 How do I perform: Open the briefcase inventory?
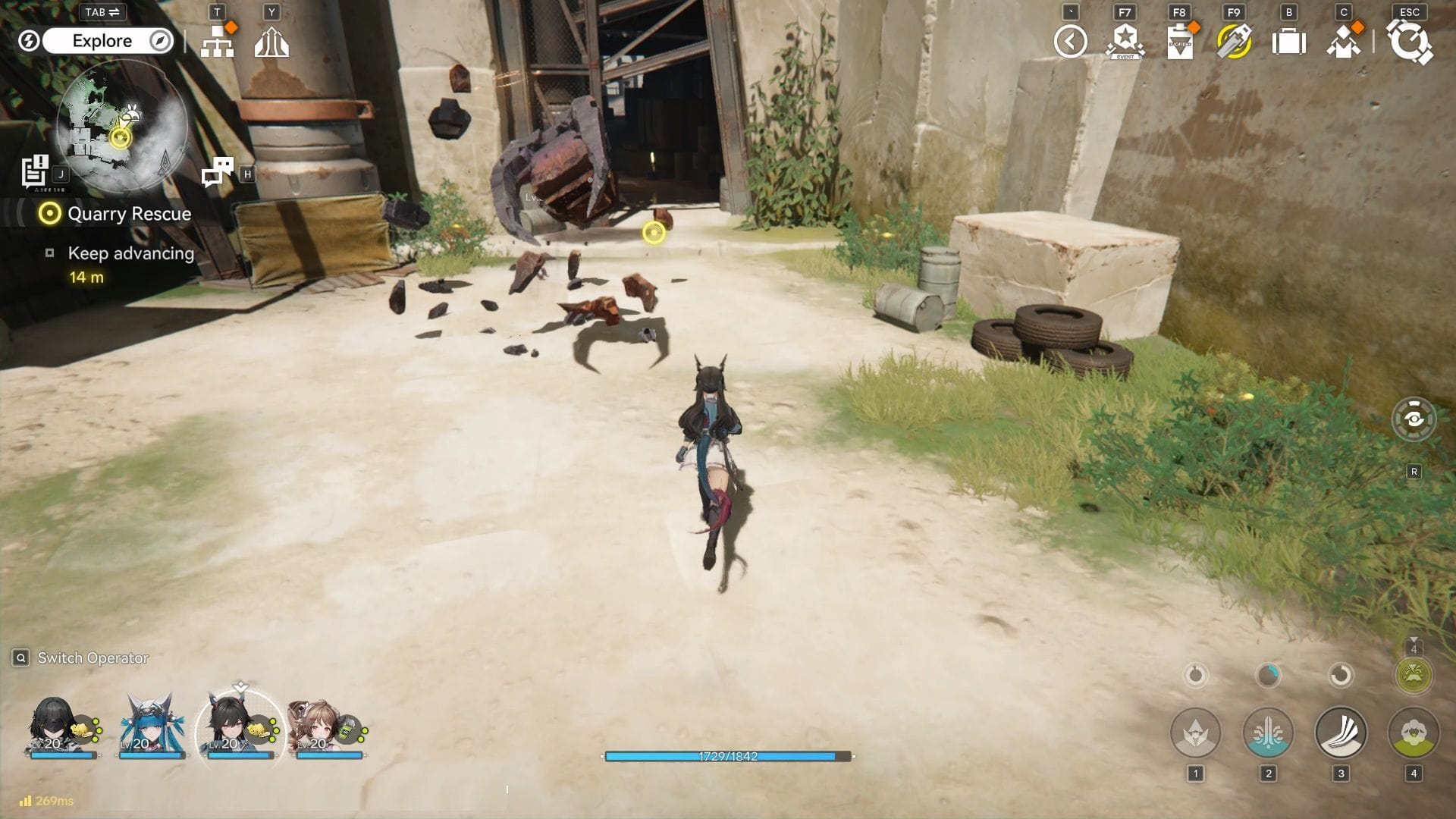1288,42
